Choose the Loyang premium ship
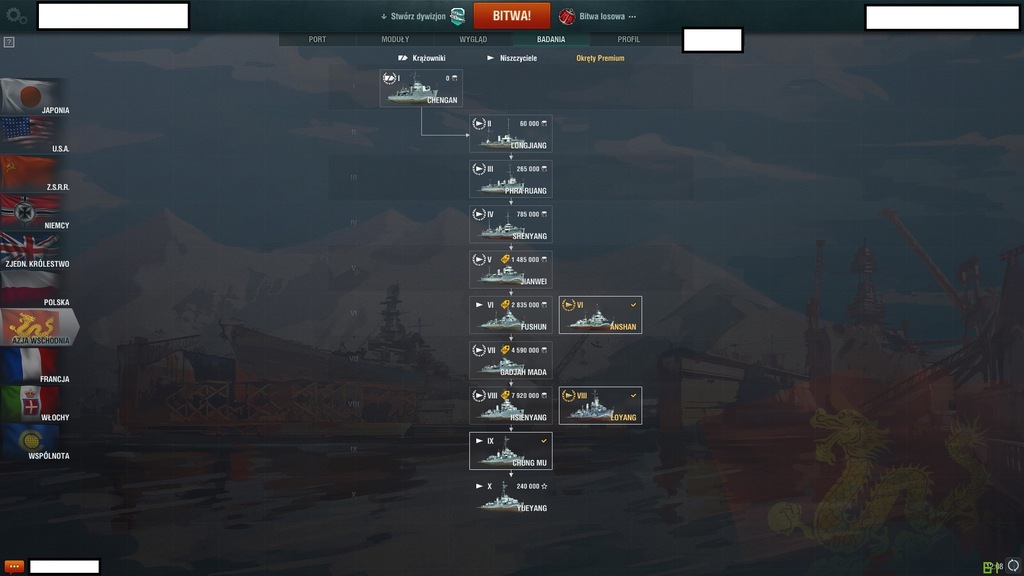1024x576 pixels. coord(600,406)
